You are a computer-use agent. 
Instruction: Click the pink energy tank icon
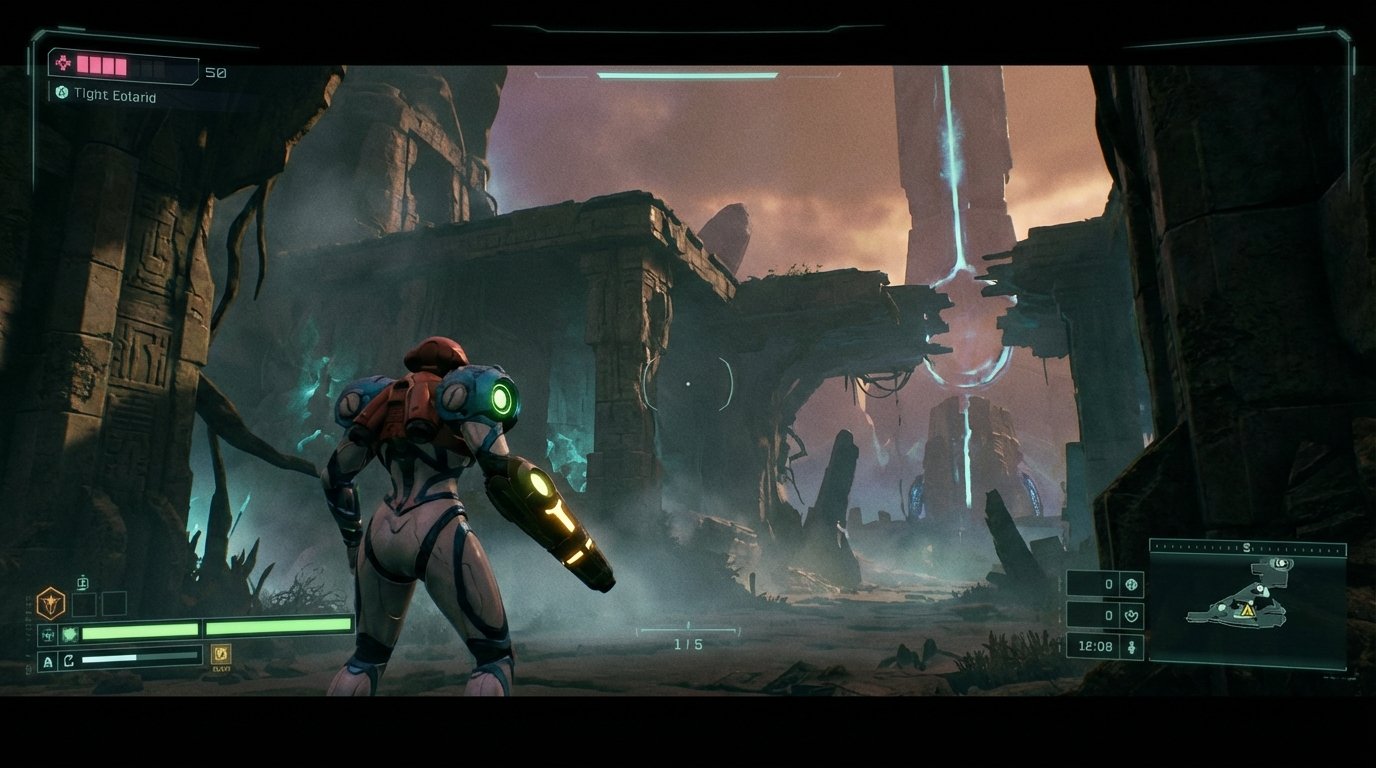pos(63,63)
